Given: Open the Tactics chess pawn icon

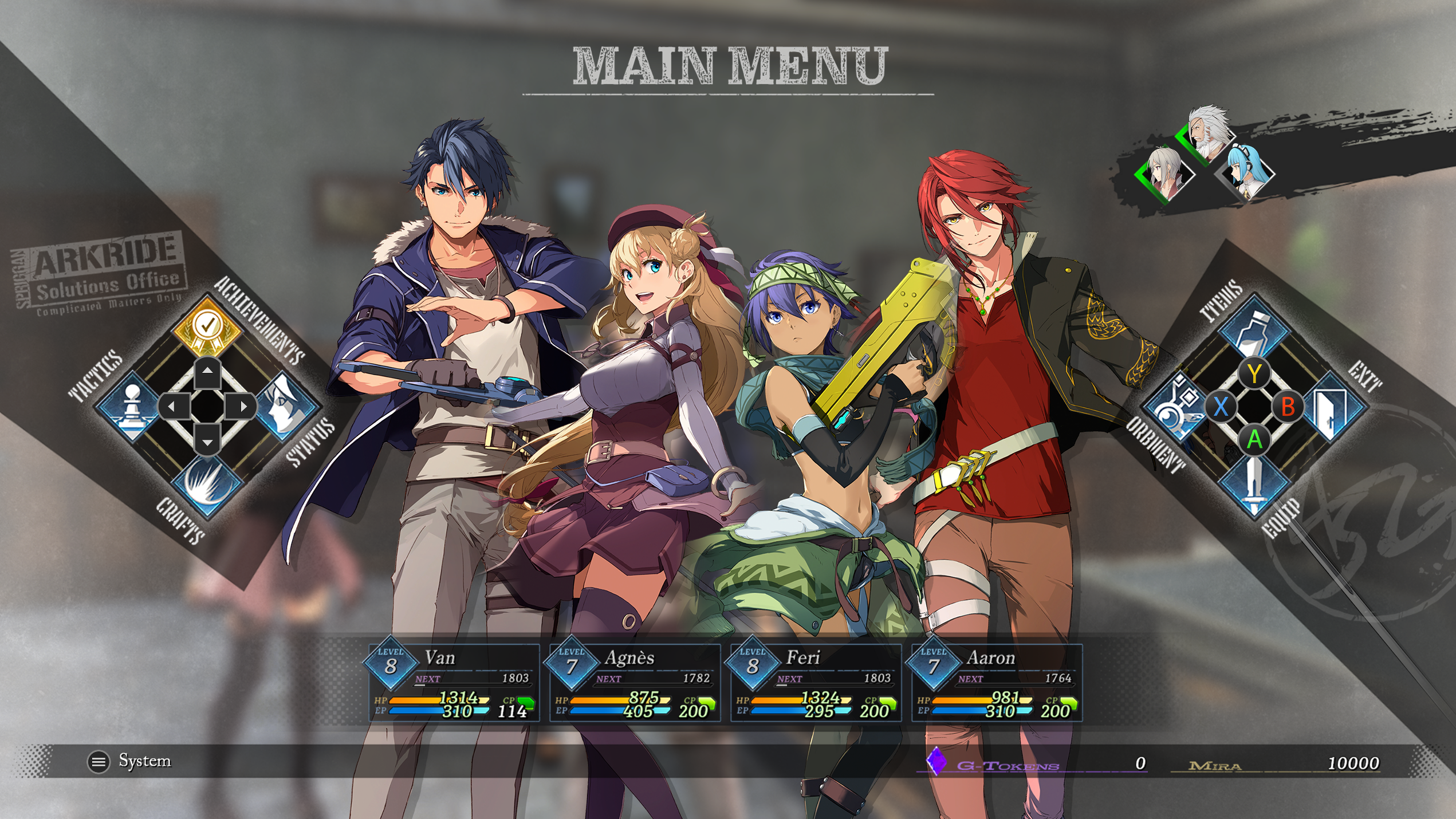Looking at the screenshot, I should point(131,405).
